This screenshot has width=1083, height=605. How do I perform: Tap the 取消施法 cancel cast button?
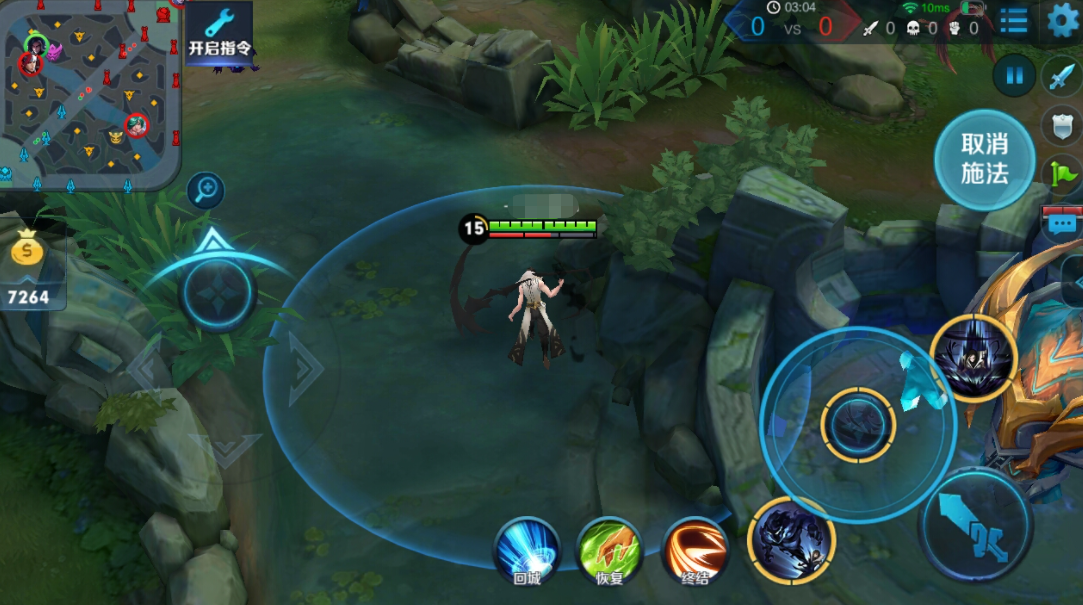(x=984, y=160)
